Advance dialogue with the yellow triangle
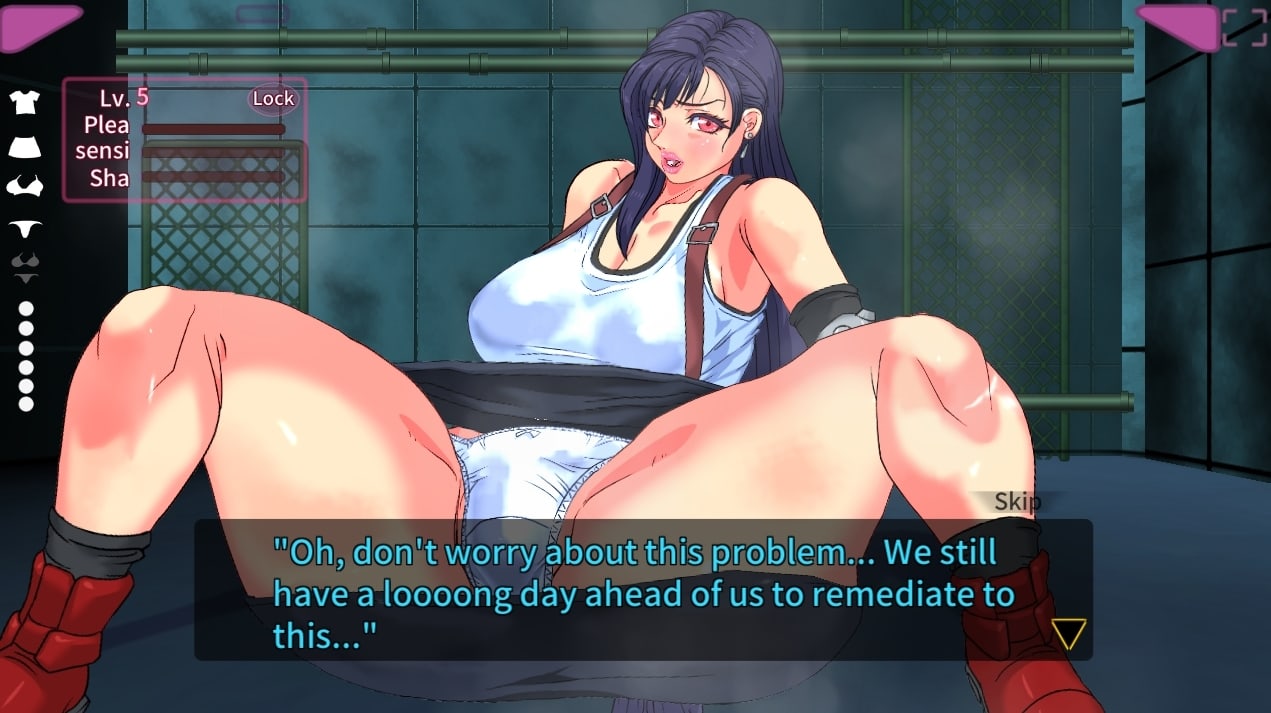1271x713 pixels. click(1068, 633)
